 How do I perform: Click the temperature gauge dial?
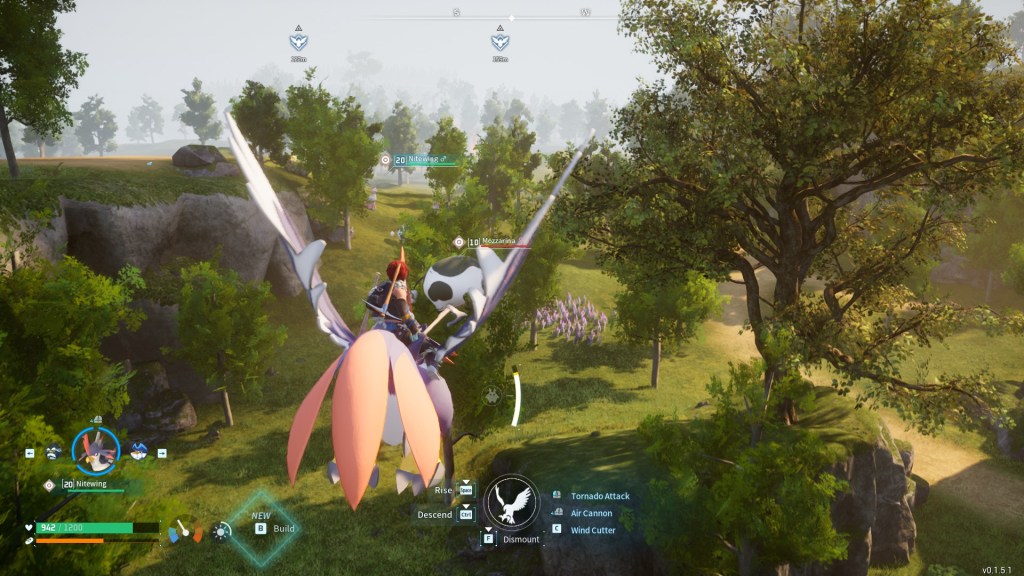pyautogui.click(x=184, y=529)
